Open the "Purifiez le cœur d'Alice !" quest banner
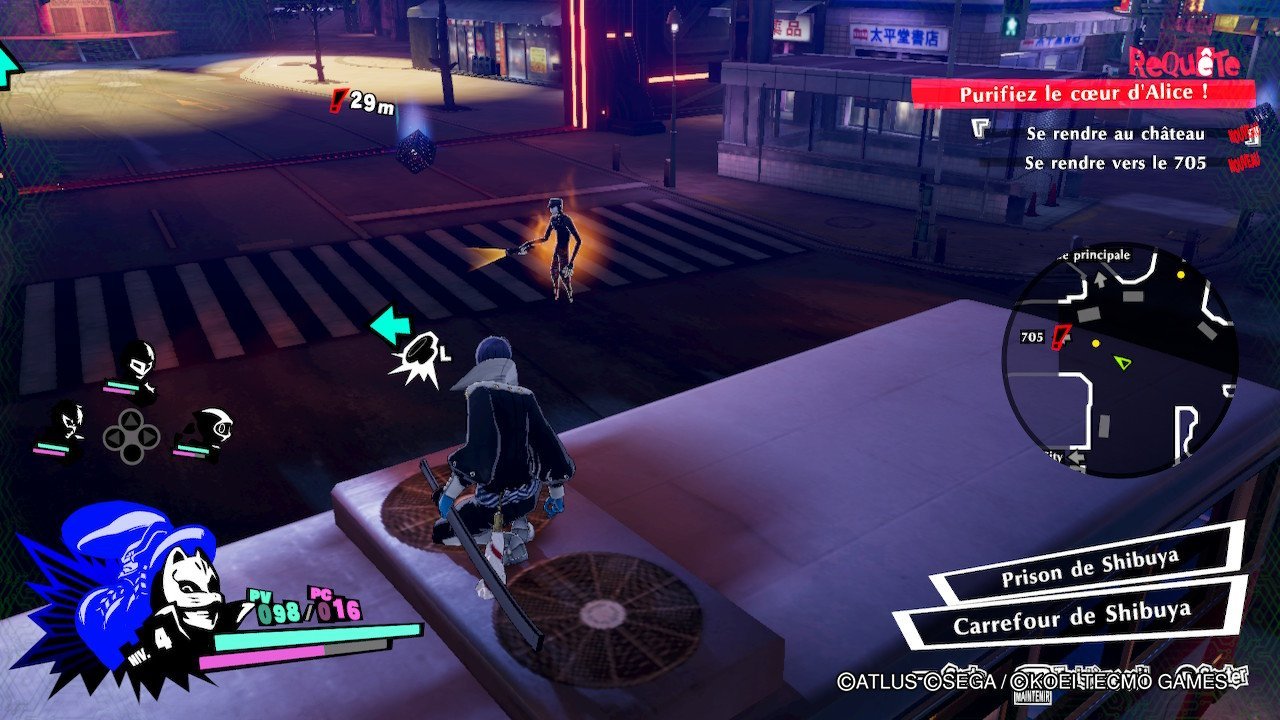 (1082, 94)
